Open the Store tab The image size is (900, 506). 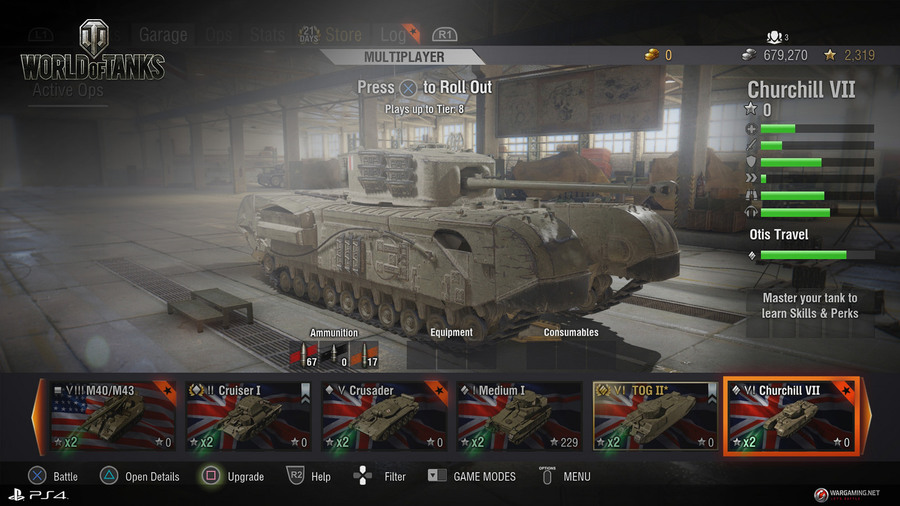tap(343, 35)
